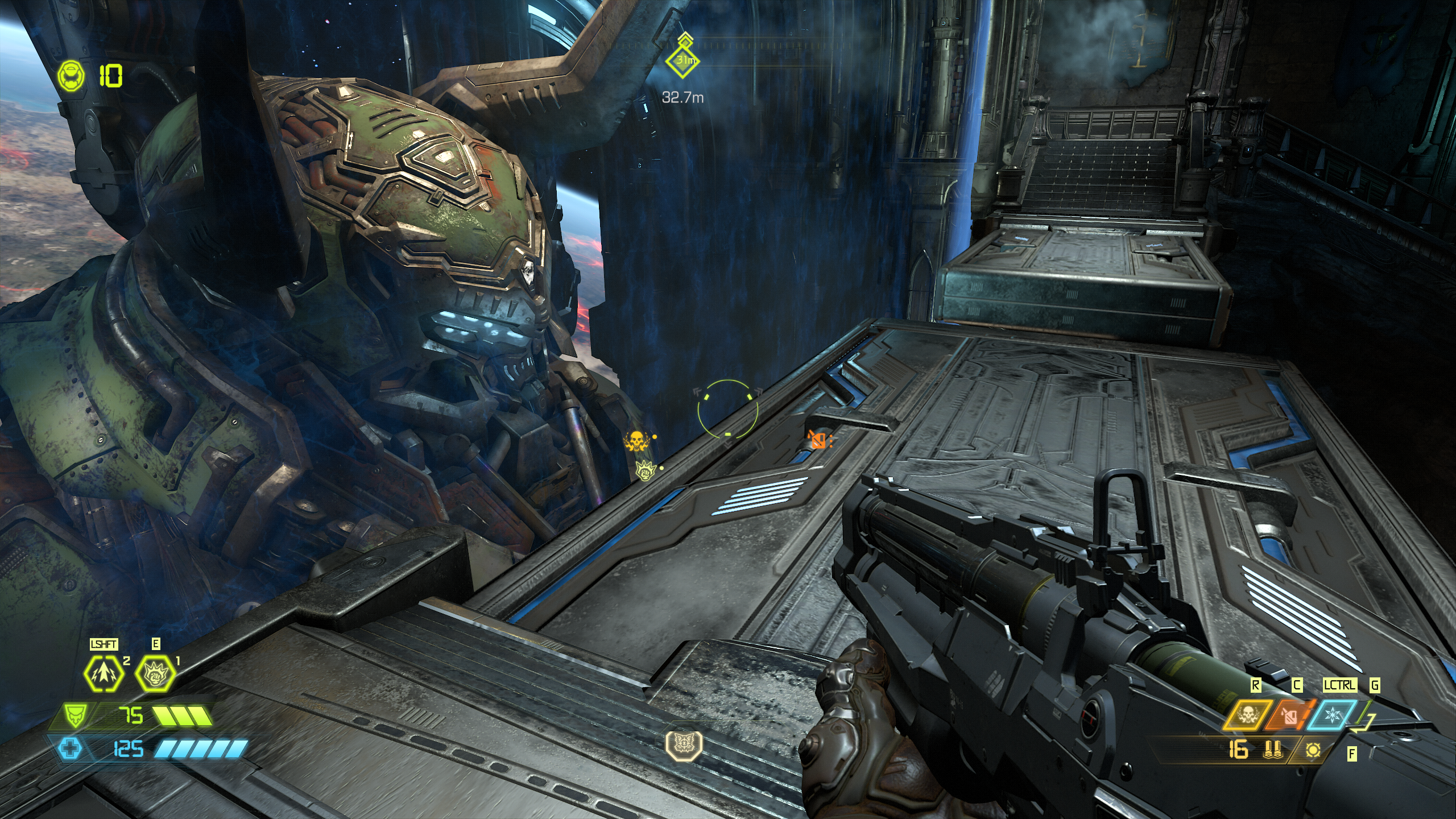
Task: Activate the cyan-framed Ice Bomb slot
Action: (1331, 714)
